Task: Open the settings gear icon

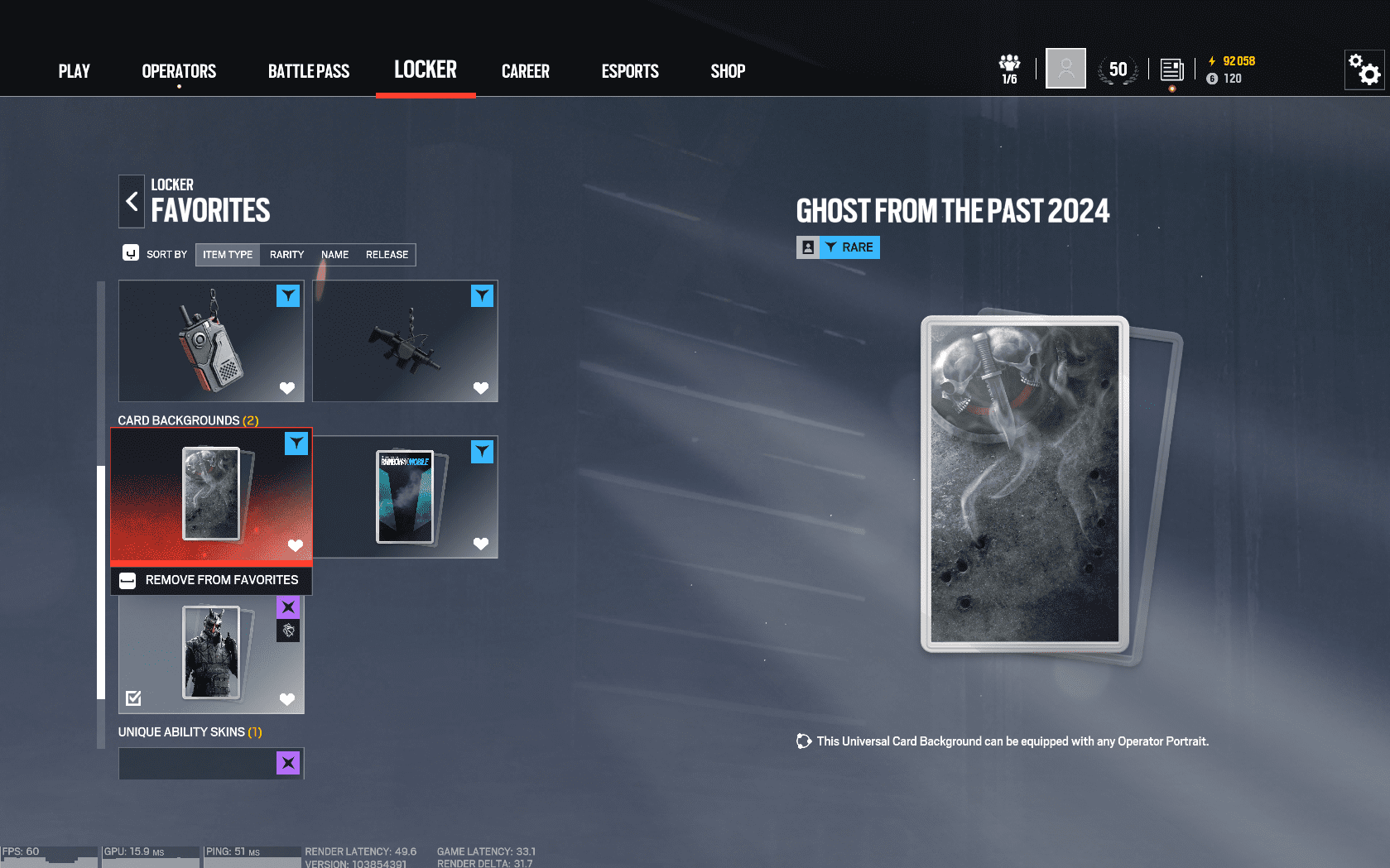Action: (x=1363, y=70)
